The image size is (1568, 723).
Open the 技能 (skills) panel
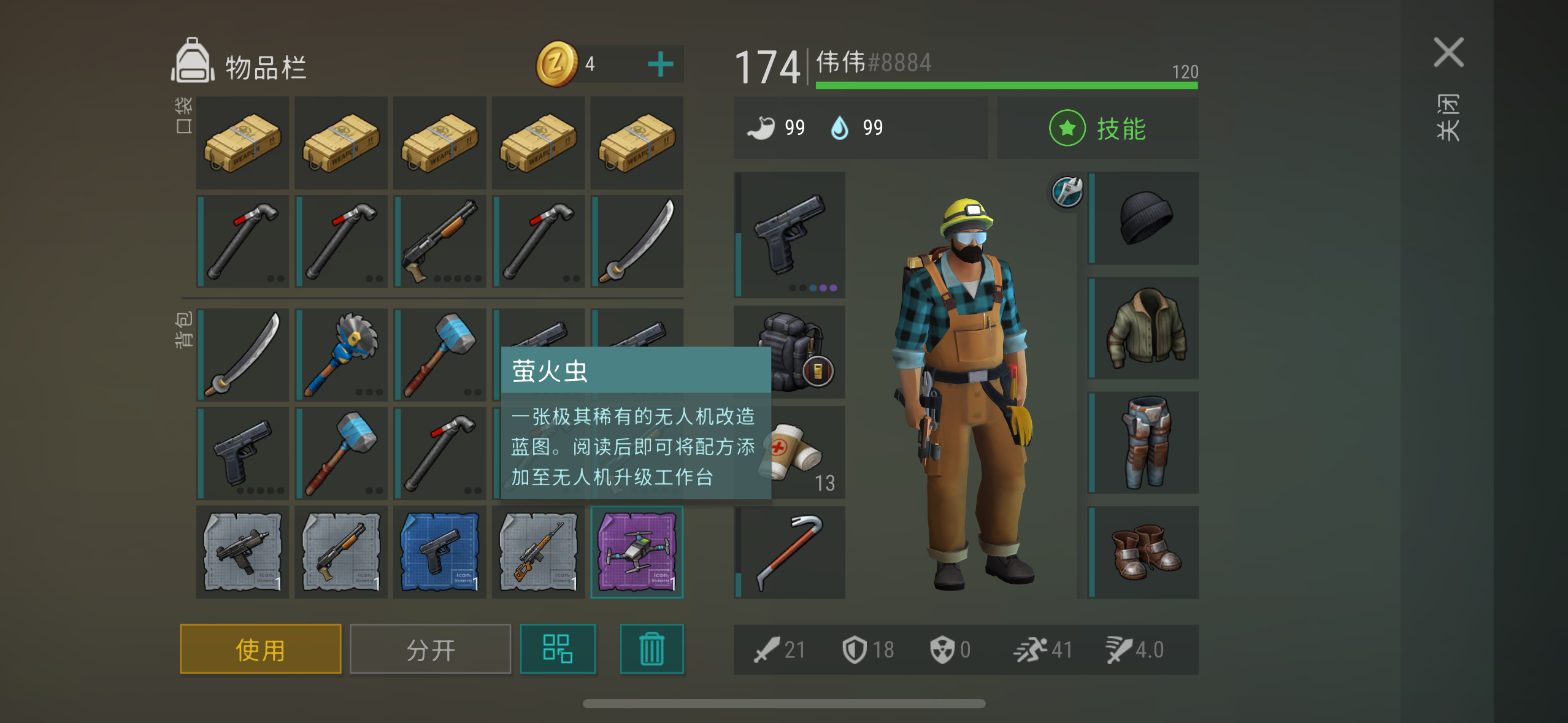1097,128
